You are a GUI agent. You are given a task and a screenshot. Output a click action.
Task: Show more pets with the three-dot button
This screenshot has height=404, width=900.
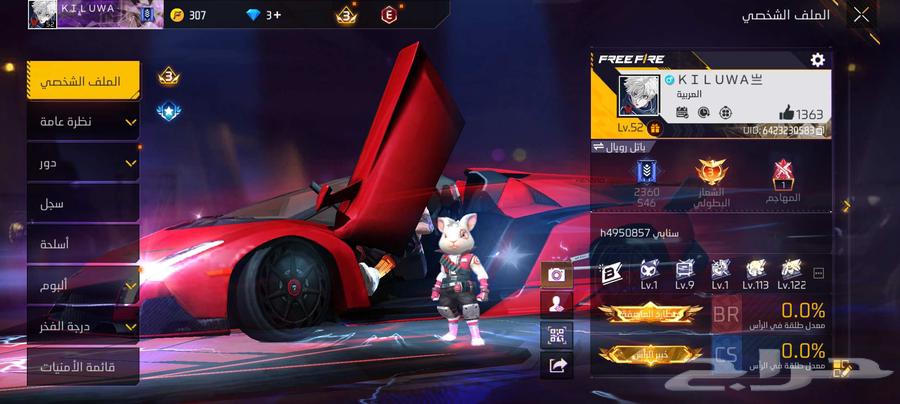pyautogui.click(x=819, y=272)
